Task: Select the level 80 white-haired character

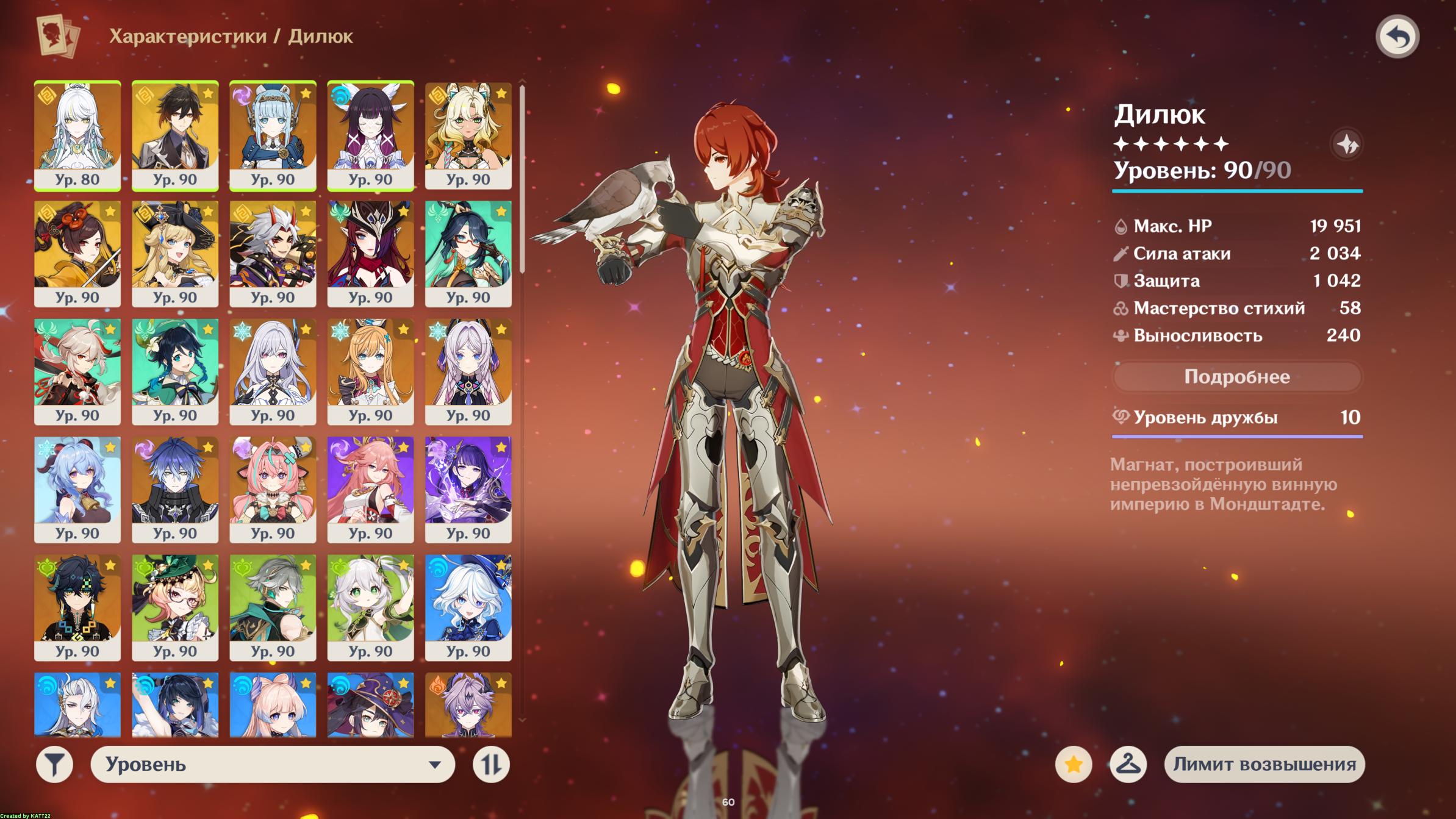Action: [77, 135]
